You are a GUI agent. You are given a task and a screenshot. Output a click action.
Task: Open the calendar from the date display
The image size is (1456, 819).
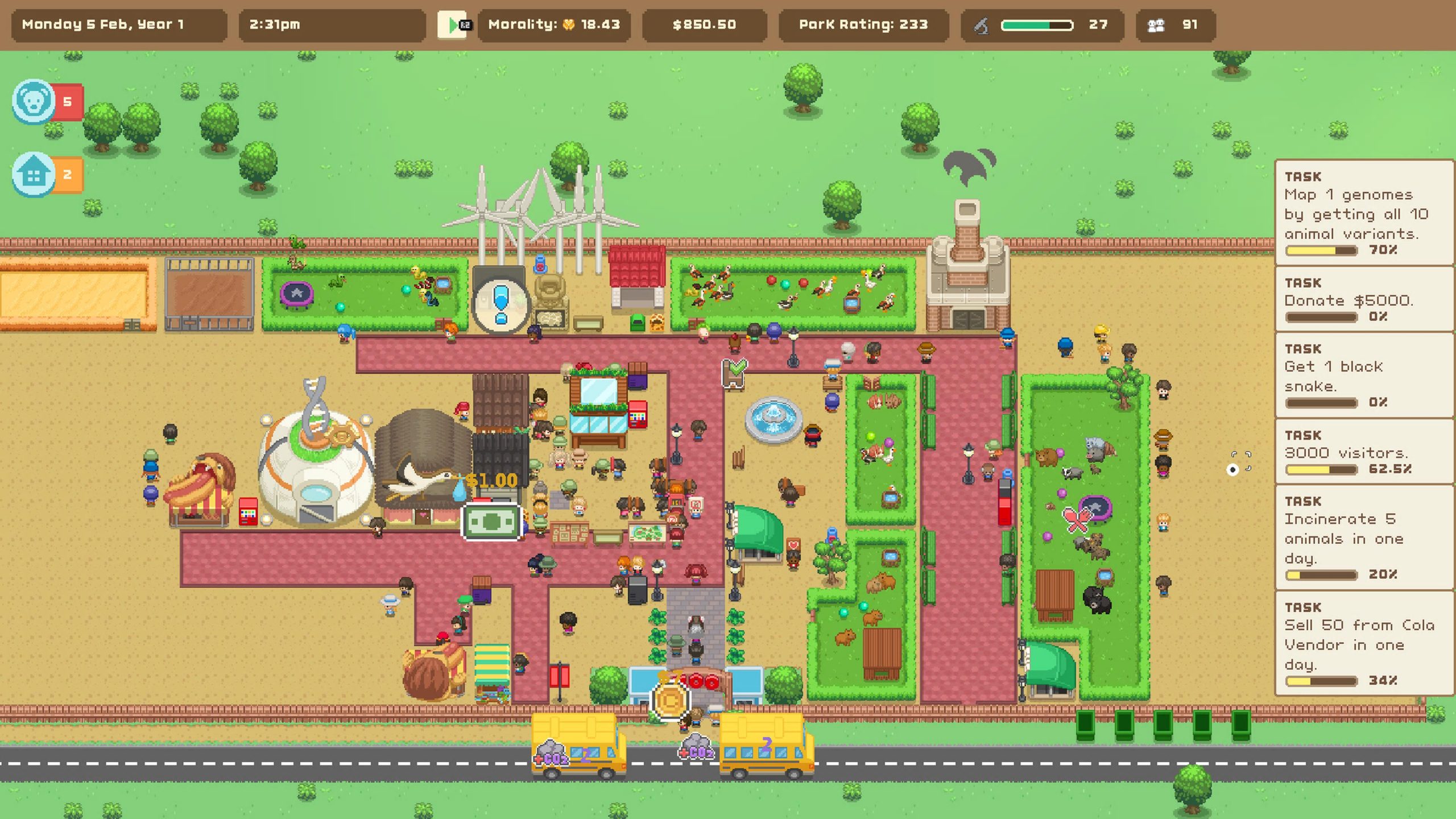118,25
